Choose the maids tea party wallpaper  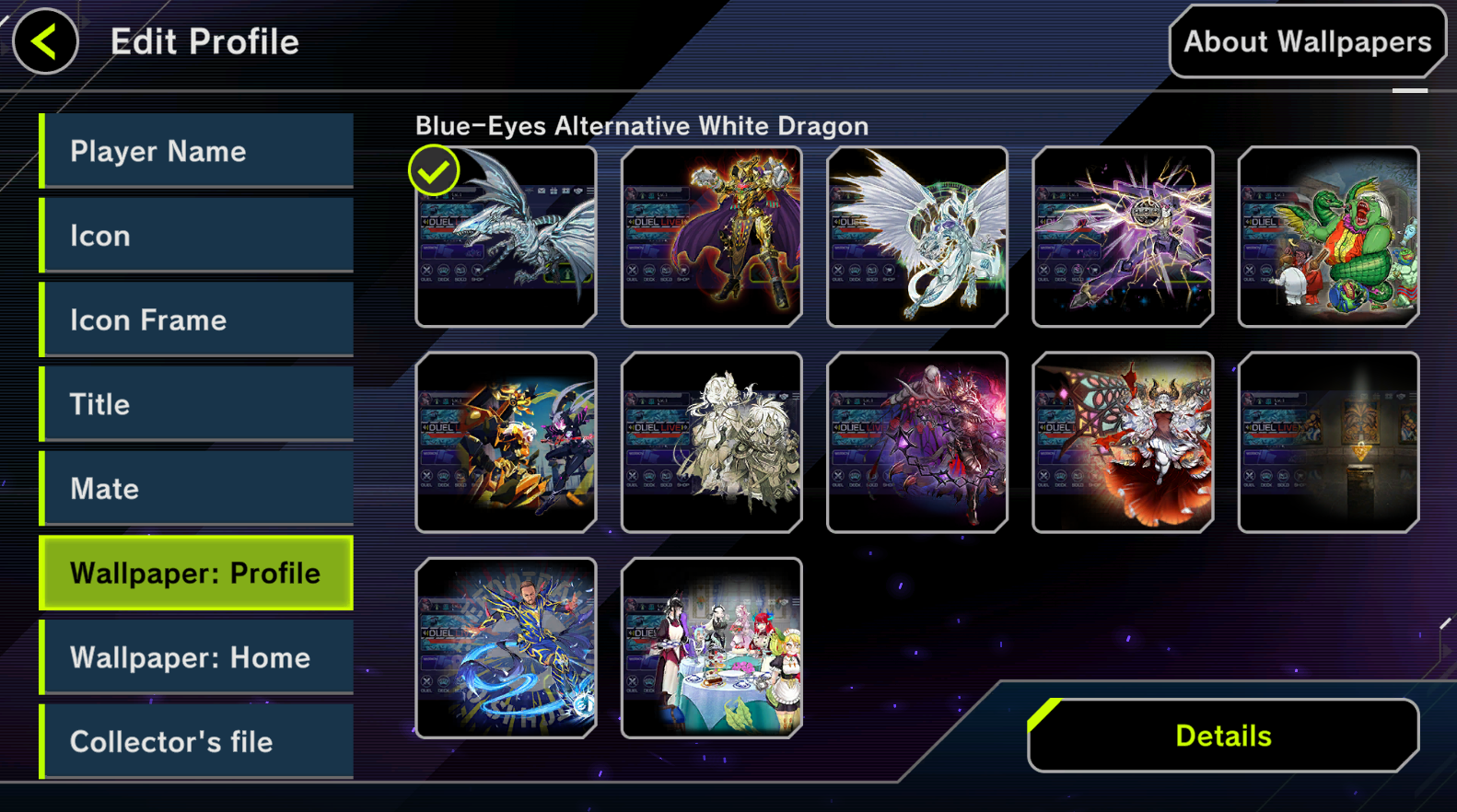pos(711,648)
